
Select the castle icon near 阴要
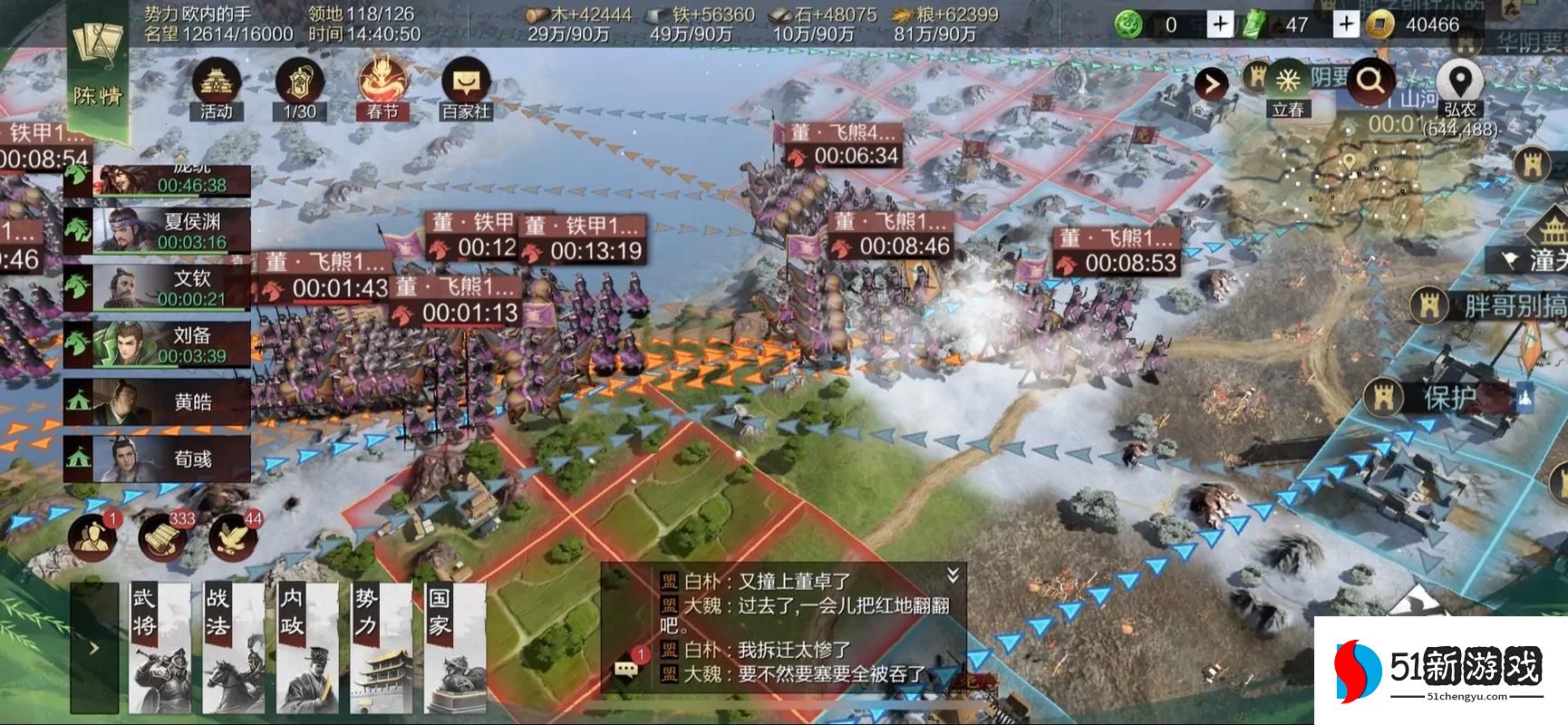[x=1257, y=80]
